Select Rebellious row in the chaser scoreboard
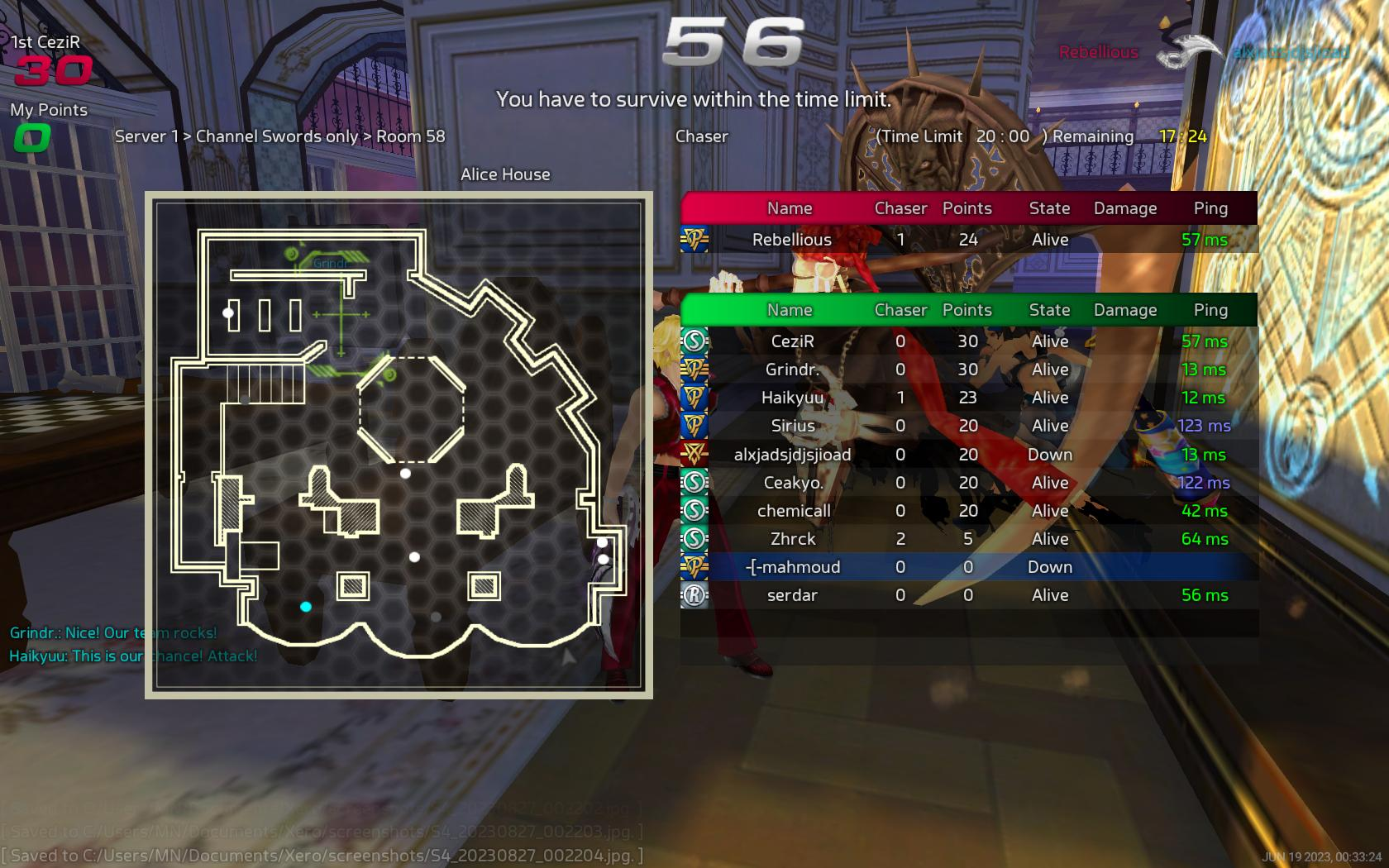 (x=967, y=240)
